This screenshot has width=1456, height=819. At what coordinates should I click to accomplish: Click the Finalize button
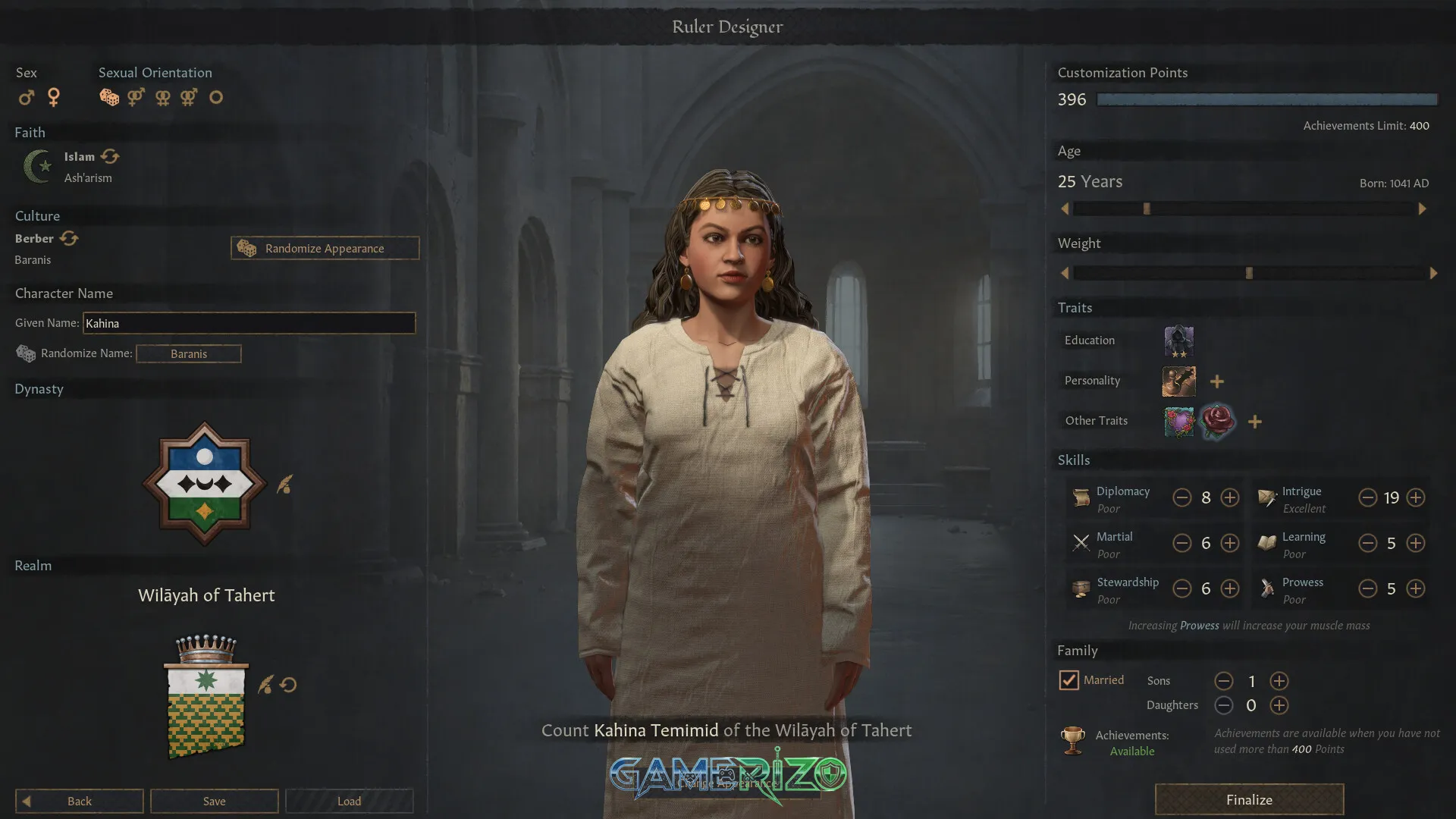tap(1248, 799)
